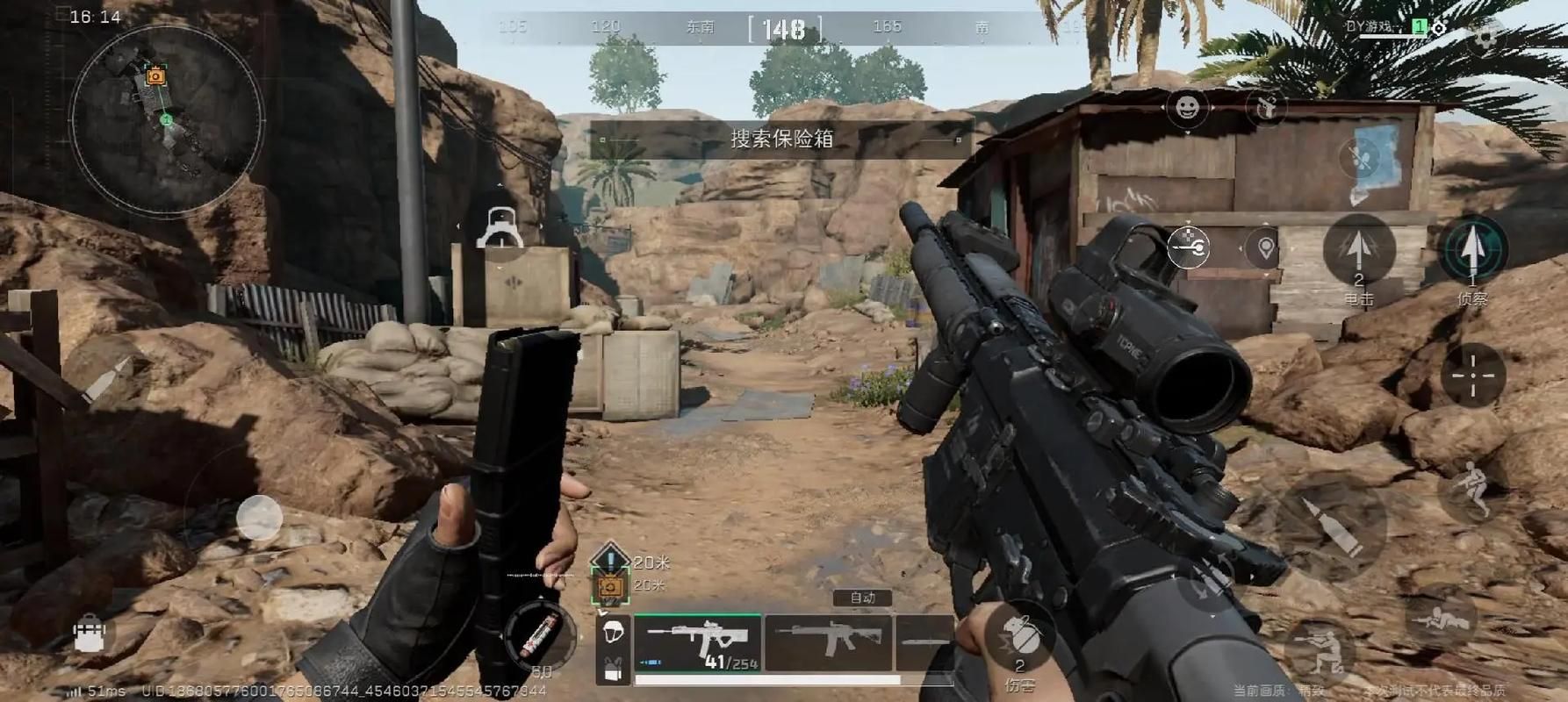Image resolution: width=1568 pixels, height=702 pixels.
Task: Place a map location pin marker
Action: click(1265, 248)
